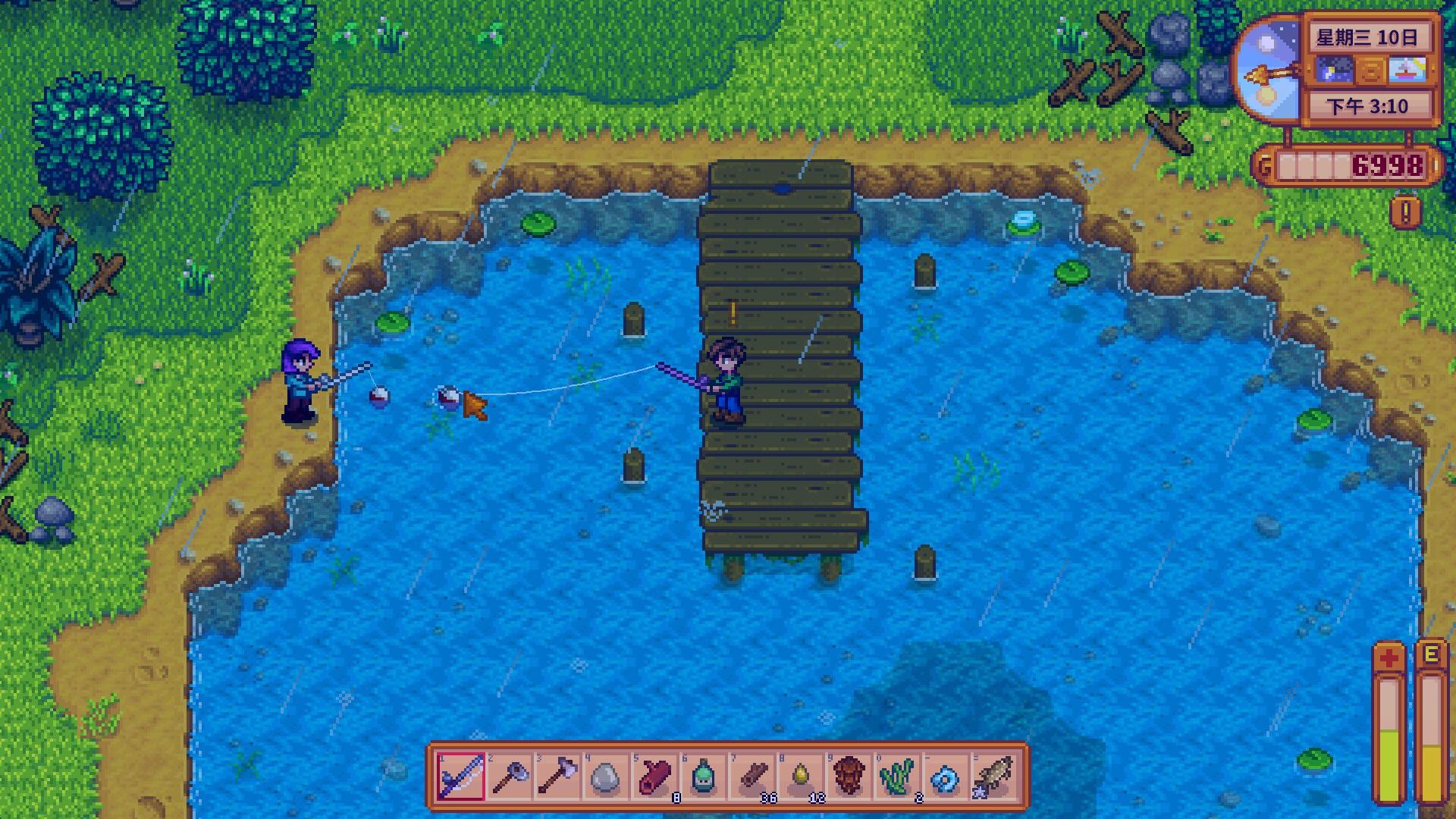Pick the pine cone slot
The height and width of the screenshot is (819, 1456).
[848, 777]
